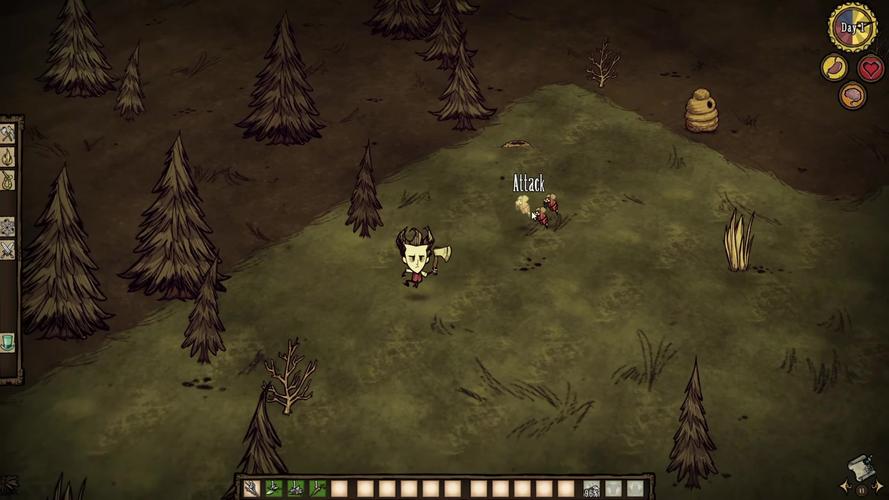
Task: Open the Tools crafting tab
Action: 8,134
